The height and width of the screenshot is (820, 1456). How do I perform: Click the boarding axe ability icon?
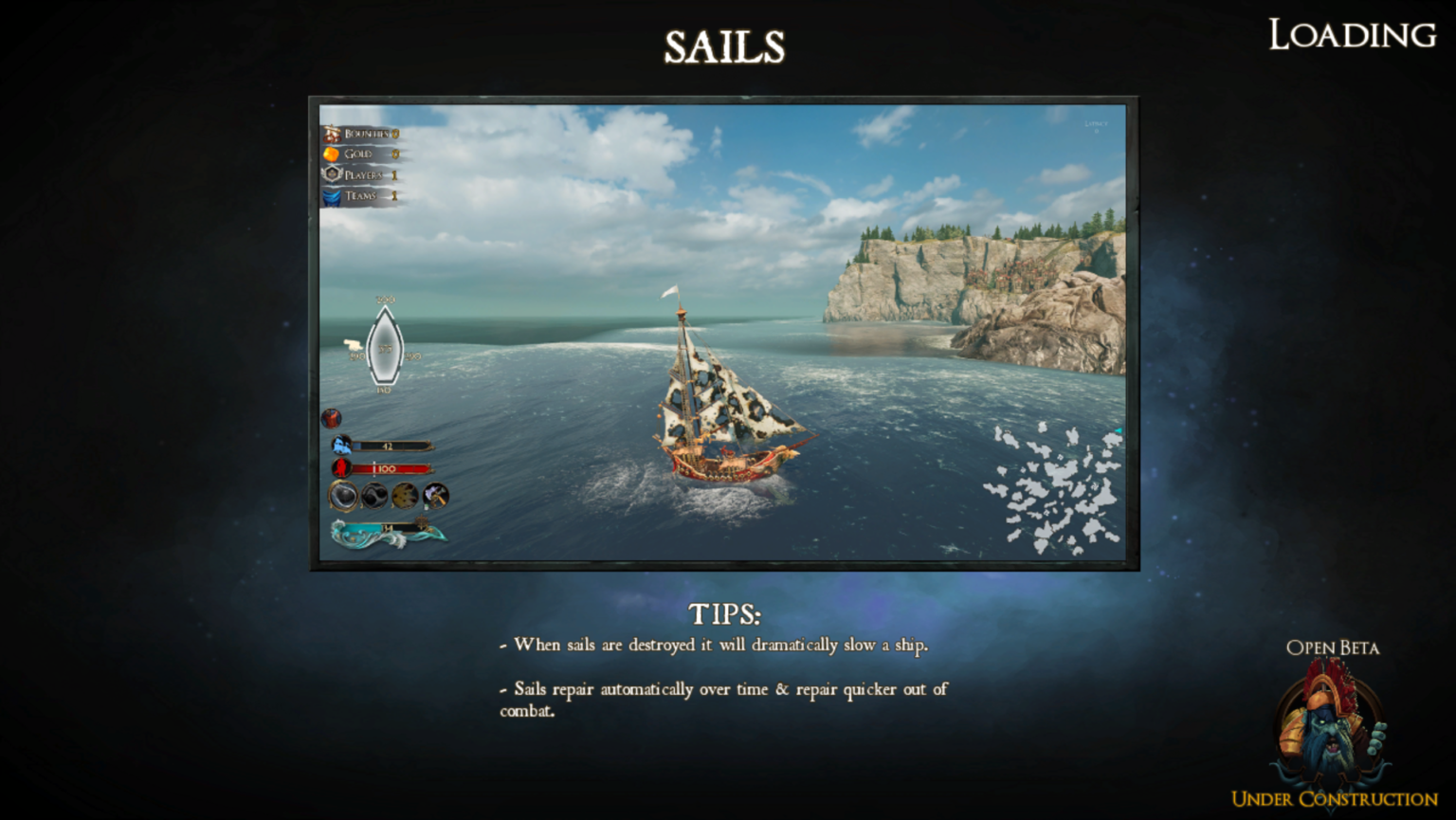pos(433,496)
